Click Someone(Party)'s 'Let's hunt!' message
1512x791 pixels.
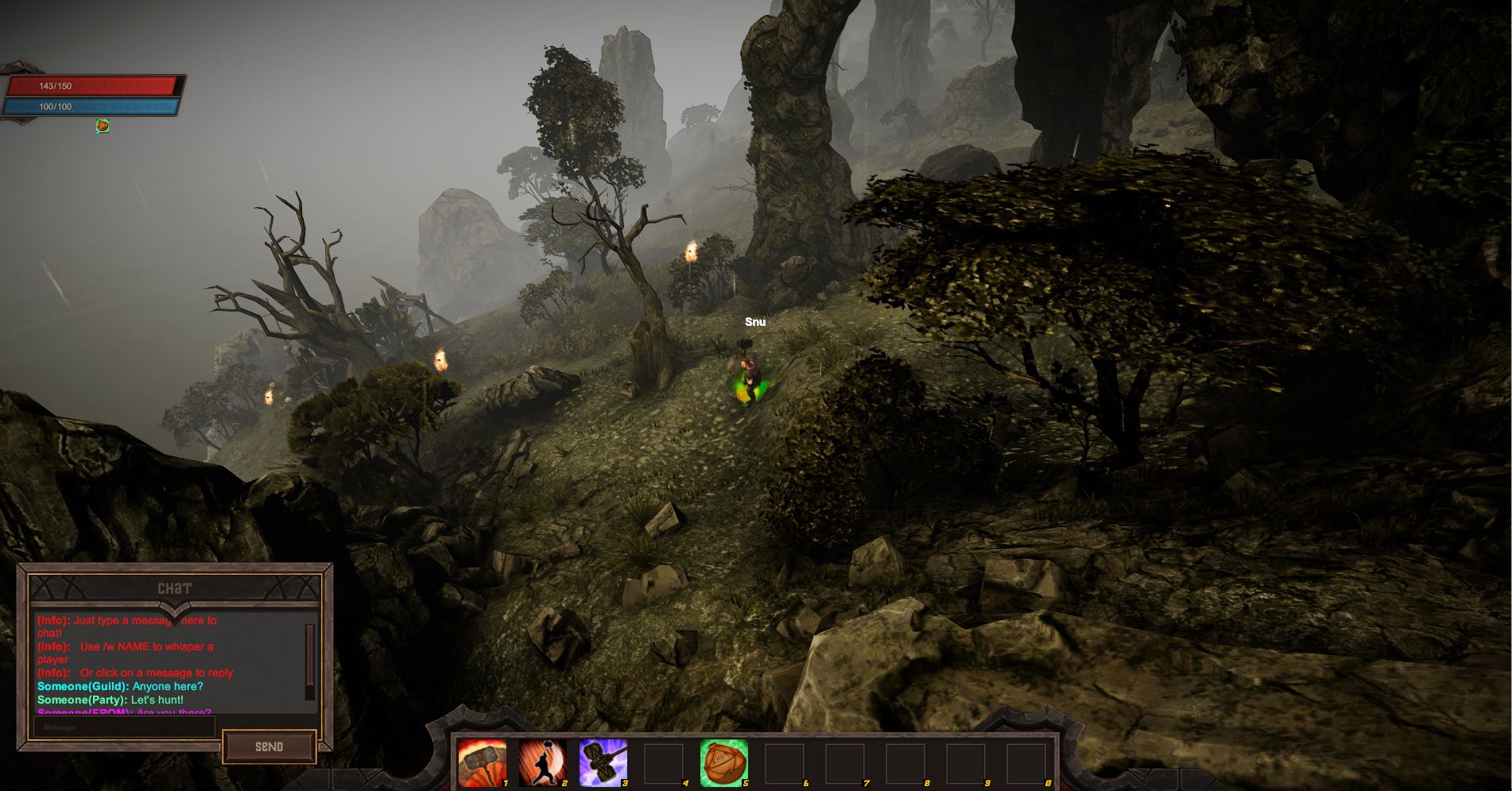pyautogui.click(x=111, y=700)
